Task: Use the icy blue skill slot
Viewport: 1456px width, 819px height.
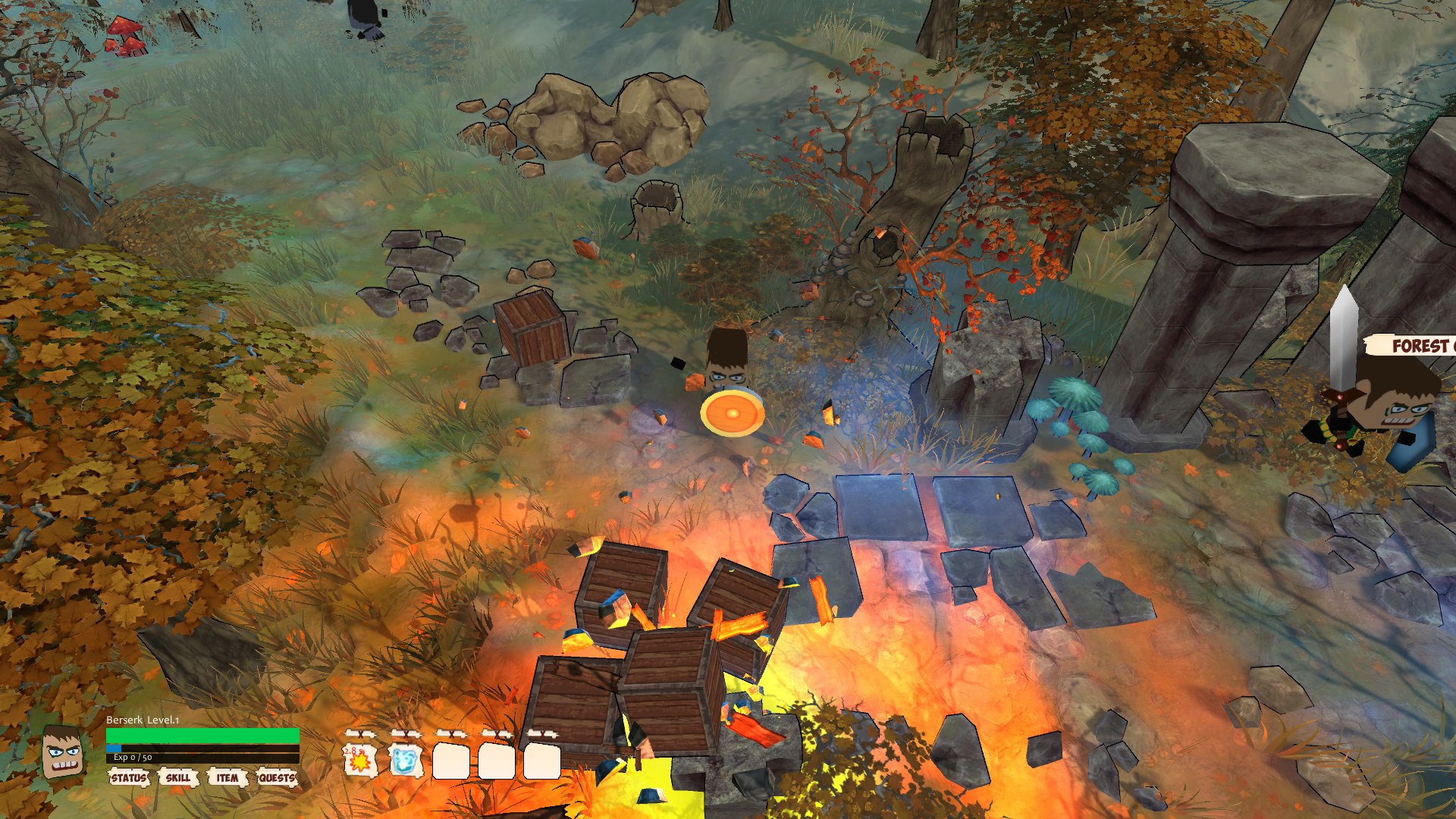Action: [x=406, y=761]
